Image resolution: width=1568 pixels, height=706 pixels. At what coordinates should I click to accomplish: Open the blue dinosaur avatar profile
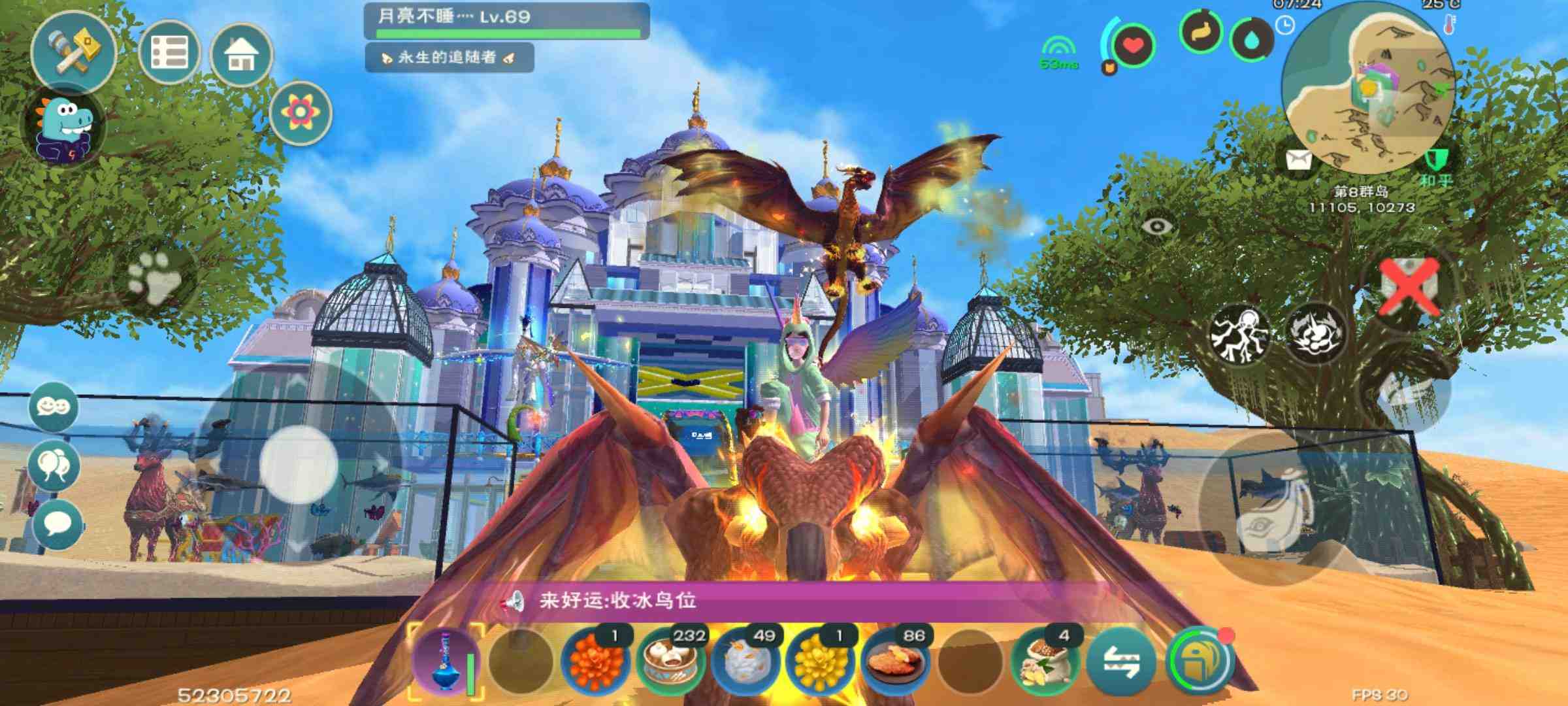[x=63, y=127]
